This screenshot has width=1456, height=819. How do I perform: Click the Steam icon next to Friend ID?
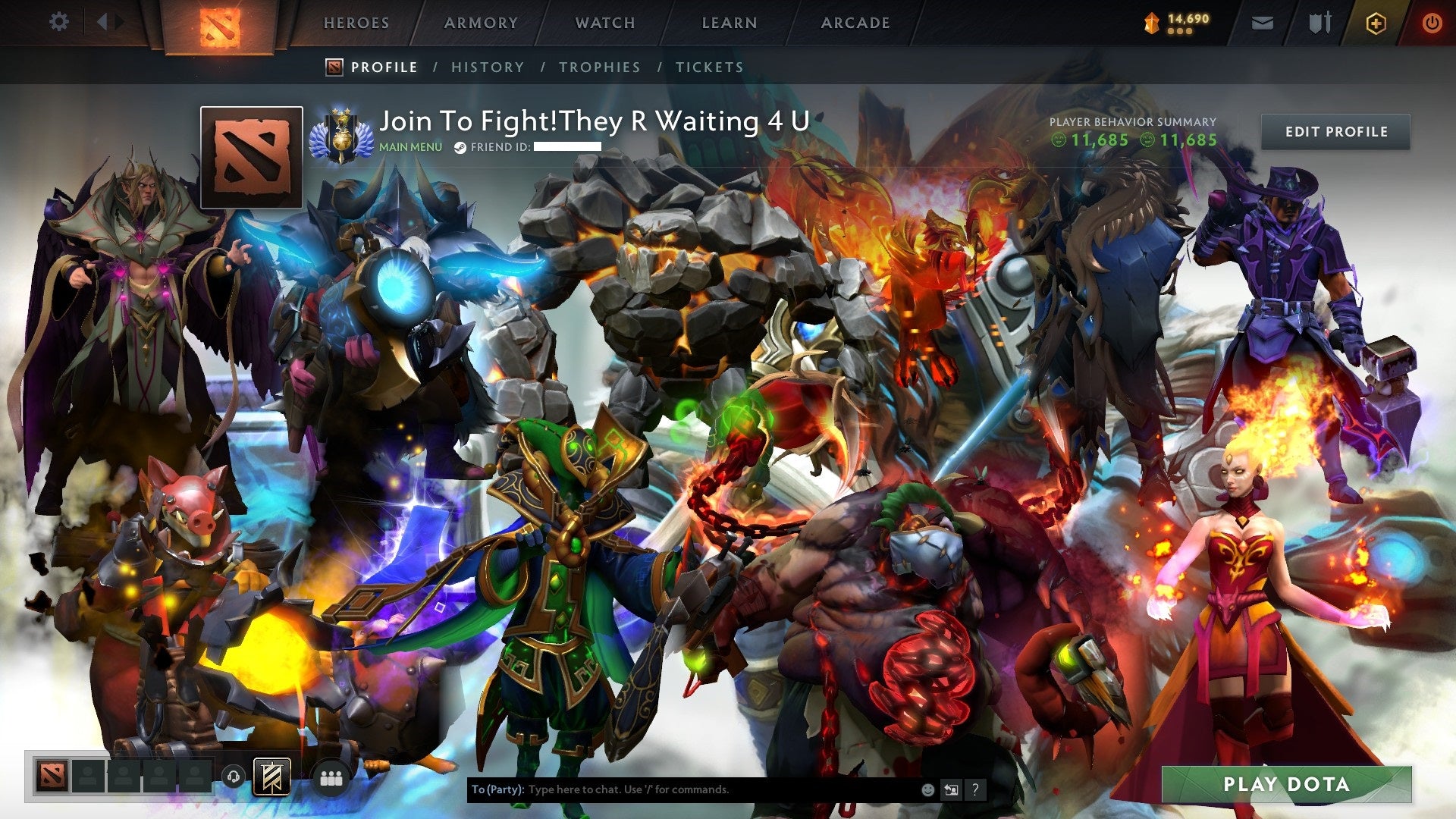(x=460, y=146)
